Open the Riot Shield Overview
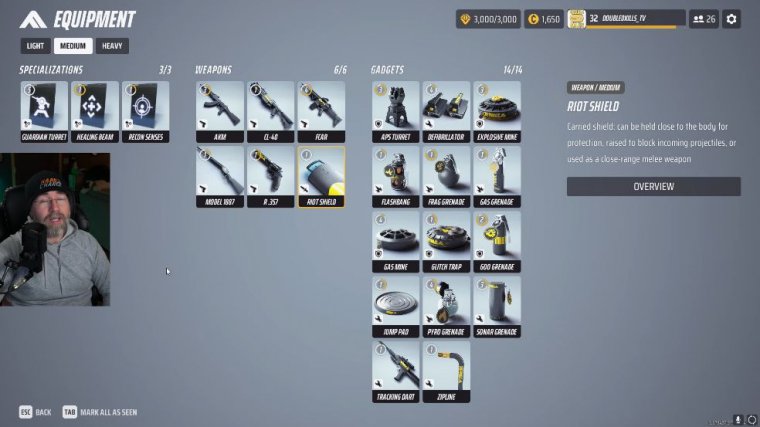760x427 pixels. pyautogui.click(x=653, y=187)
